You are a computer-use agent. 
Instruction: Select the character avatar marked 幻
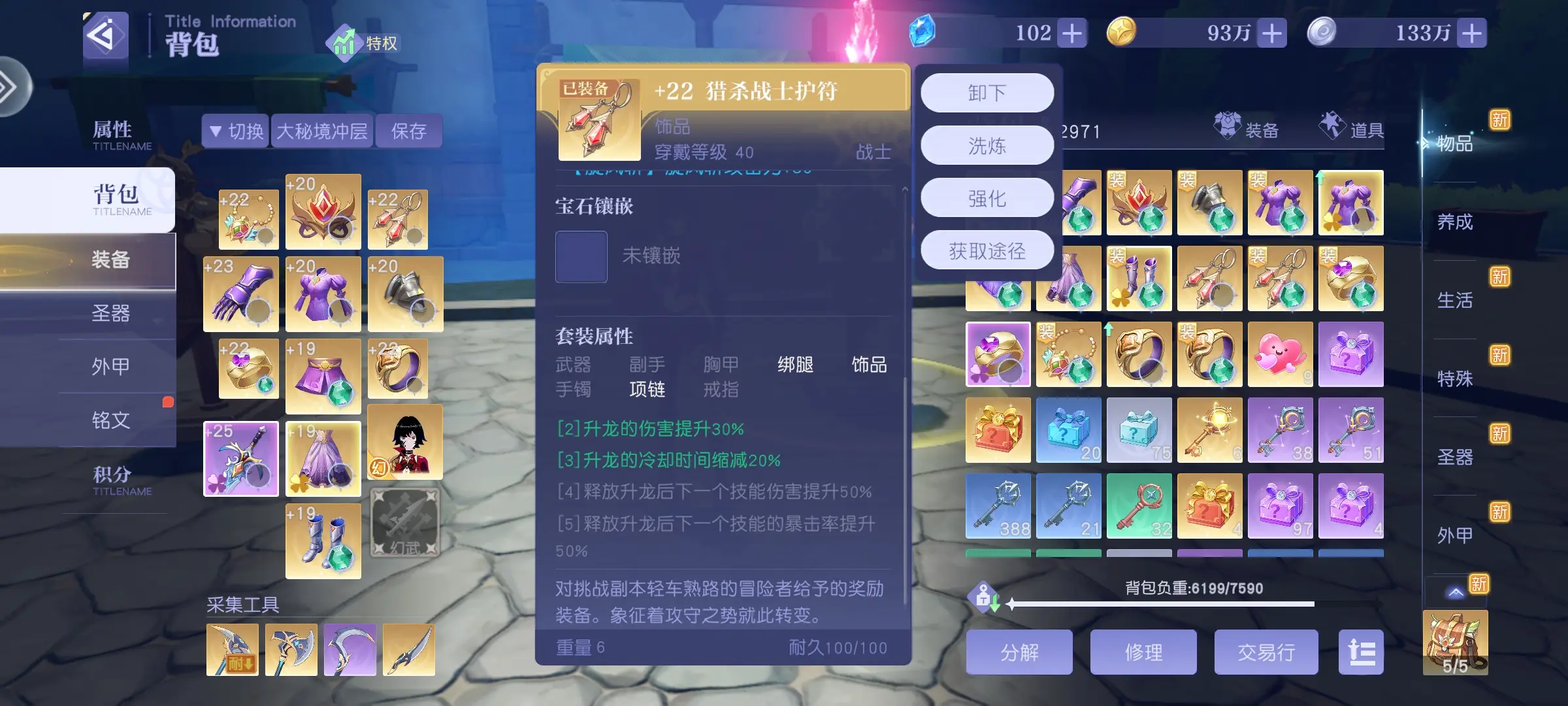click(x=405, y=443)
